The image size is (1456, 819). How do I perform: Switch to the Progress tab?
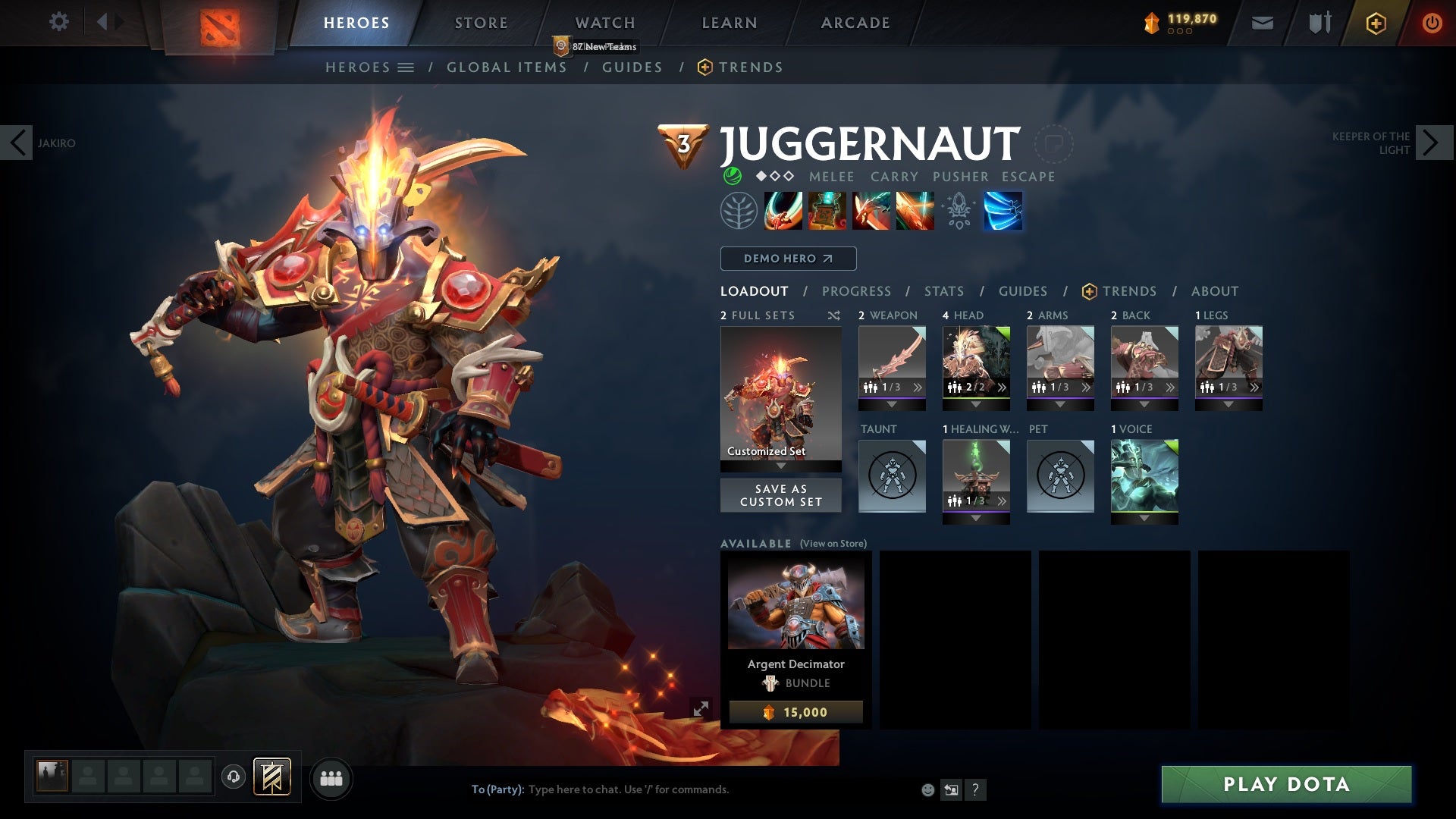857,291
